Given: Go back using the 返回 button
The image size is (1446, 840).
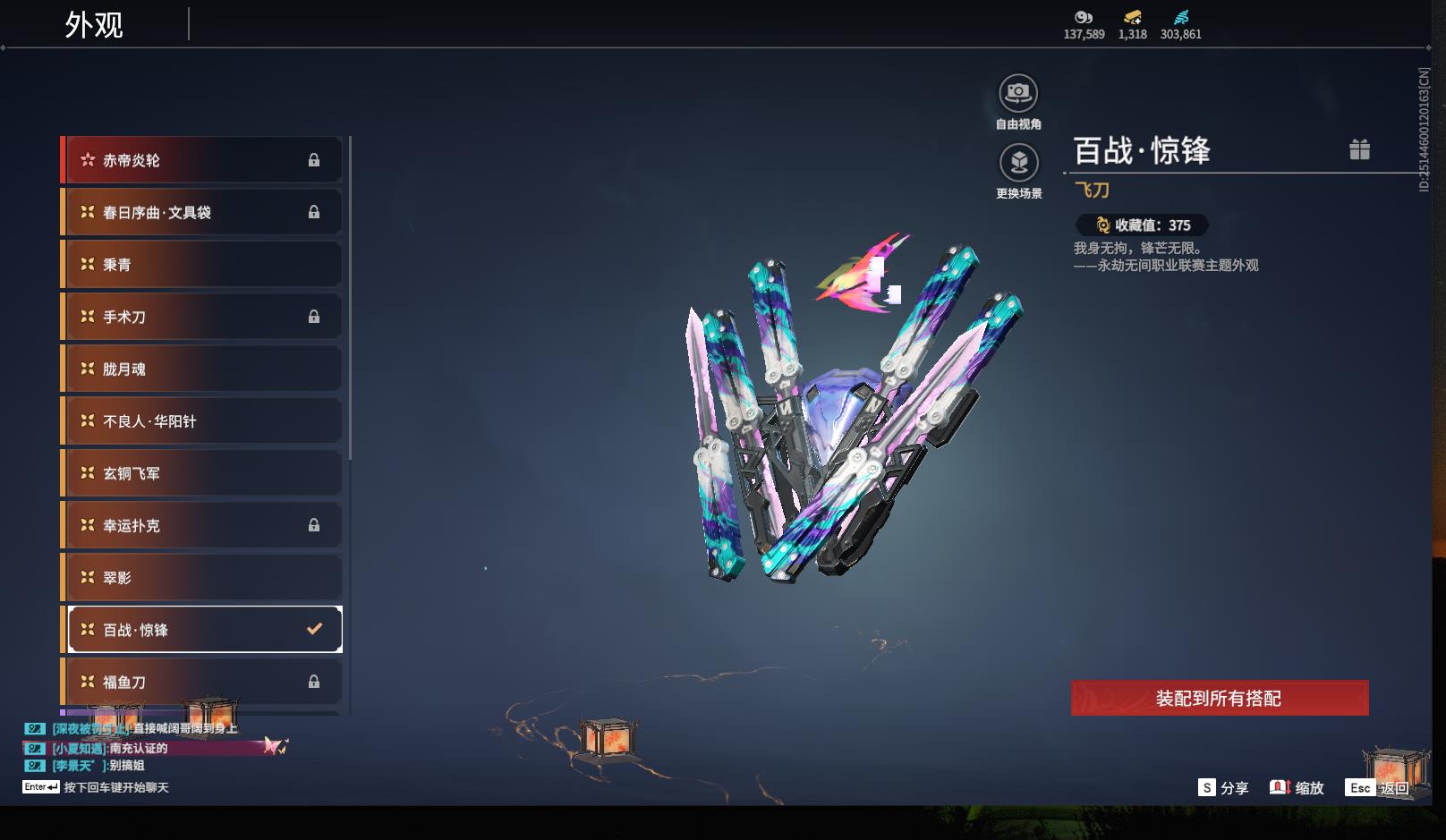Looking at the screenshot, I should pos(1379,787).
